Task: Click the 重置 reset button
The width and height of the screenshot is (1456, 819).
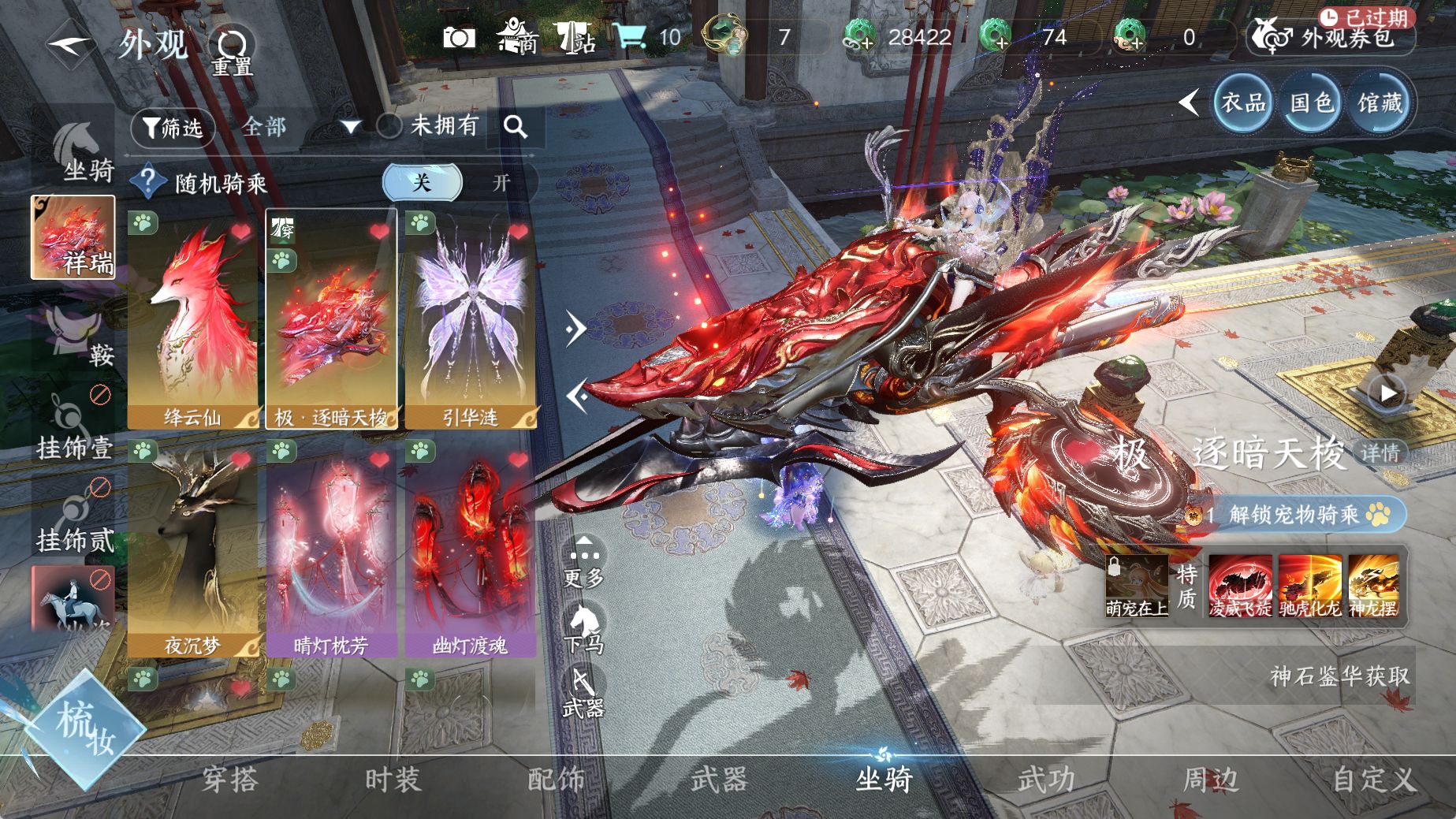Action: 232,51
